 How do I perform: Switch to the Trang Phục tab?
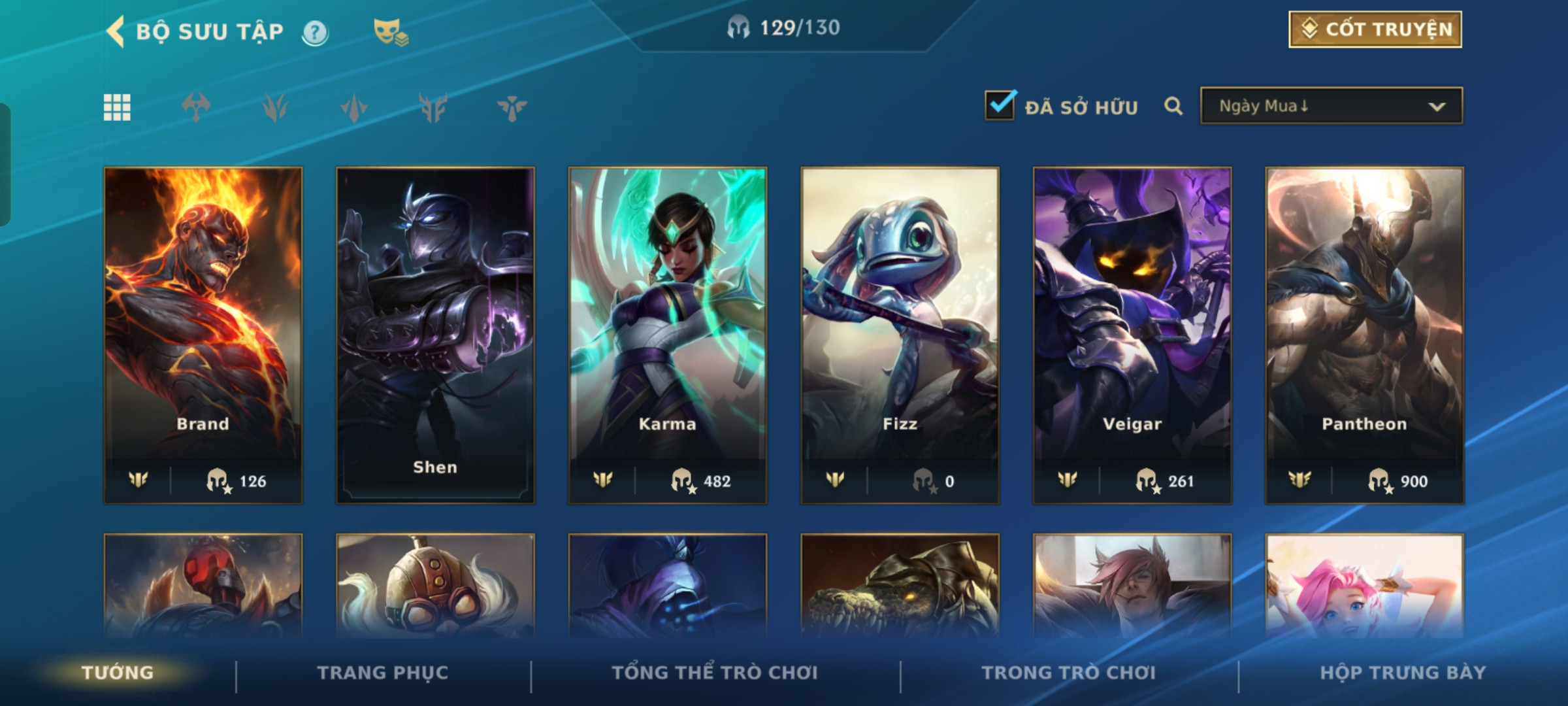(x=383, y=673)
